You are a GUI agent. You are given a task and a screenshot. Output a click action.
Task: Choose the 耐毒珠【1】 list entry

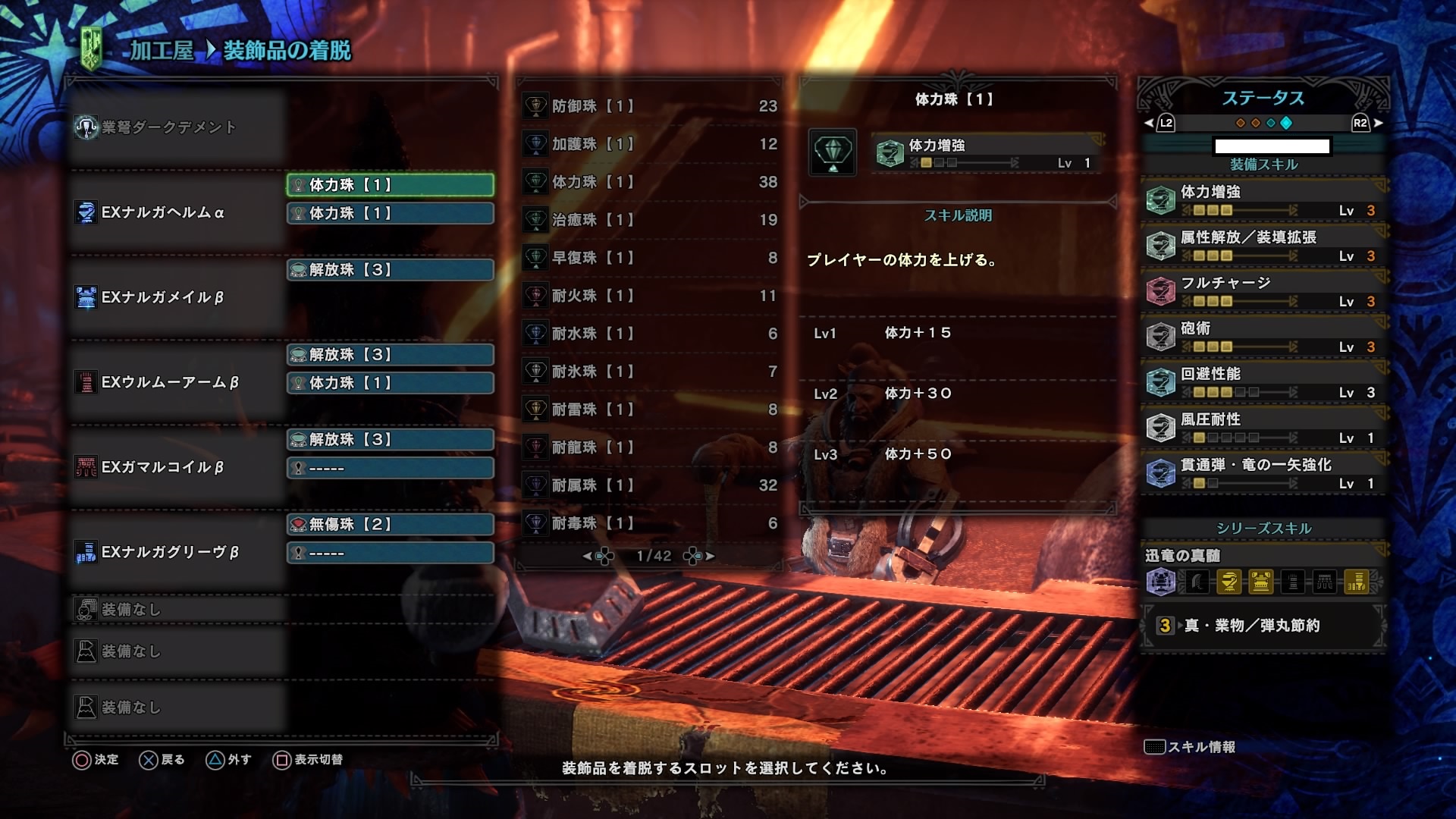[x=649, y=523]
